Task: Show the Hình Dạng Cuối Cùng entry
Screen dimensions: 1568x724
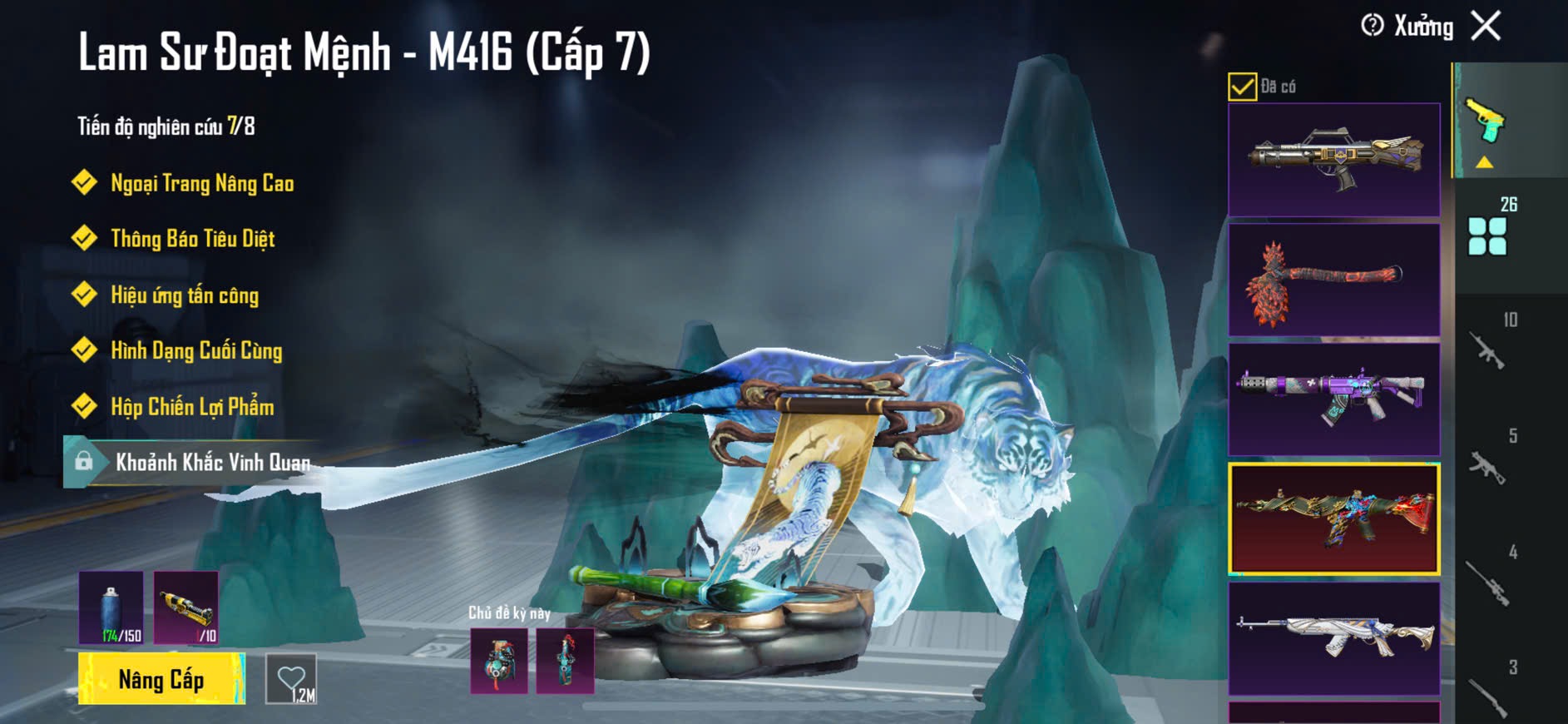Action: click(196, 351)
